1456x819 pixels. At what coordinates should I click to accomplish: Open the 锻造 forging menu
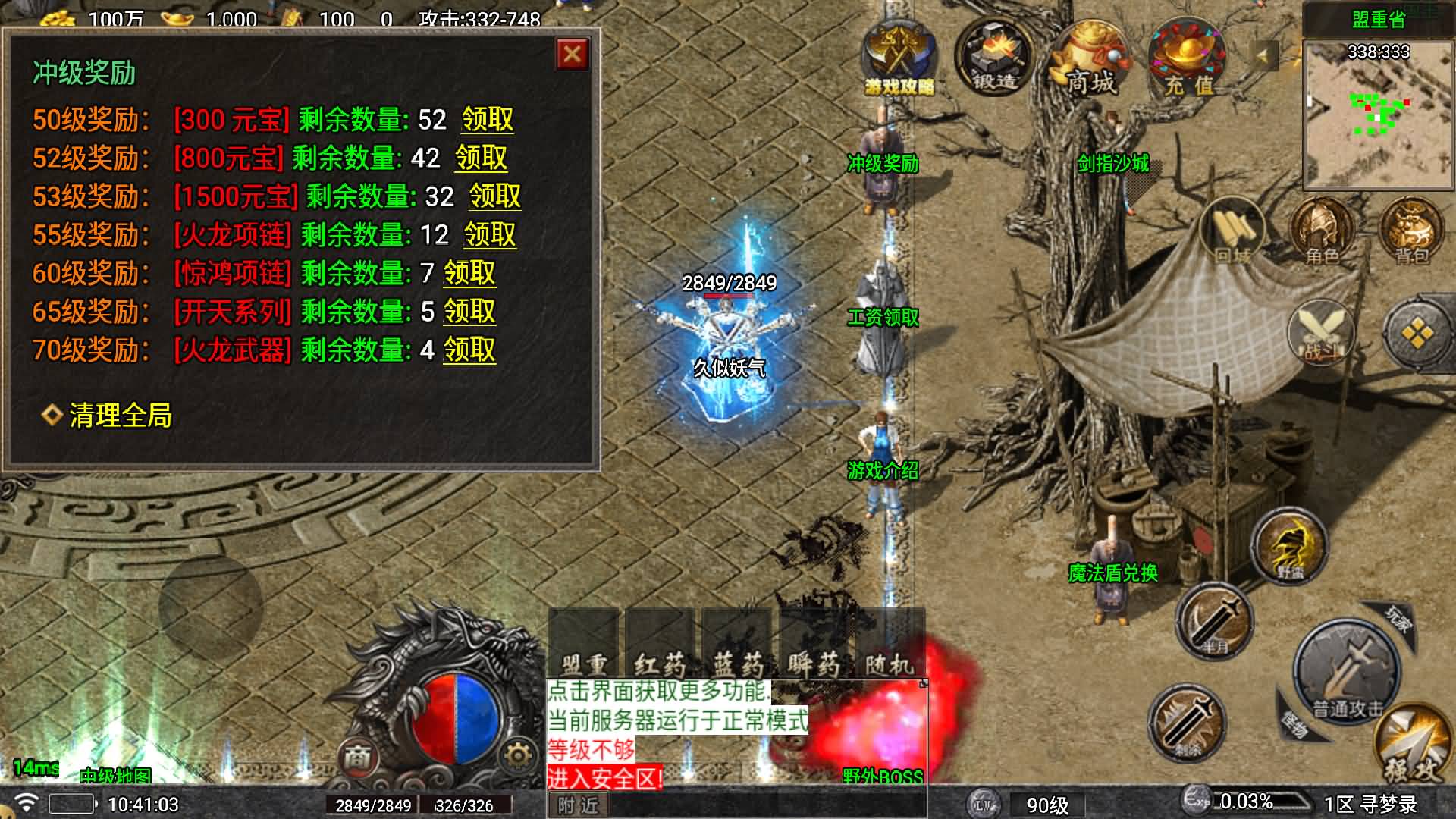(994, 59)
